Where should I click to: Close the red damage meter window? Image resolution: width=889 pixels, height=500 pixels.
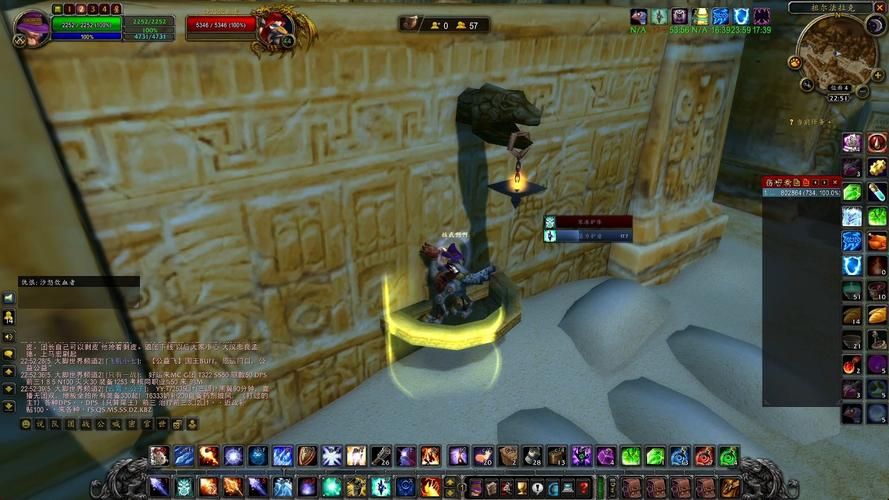click(x=835, y=182)
